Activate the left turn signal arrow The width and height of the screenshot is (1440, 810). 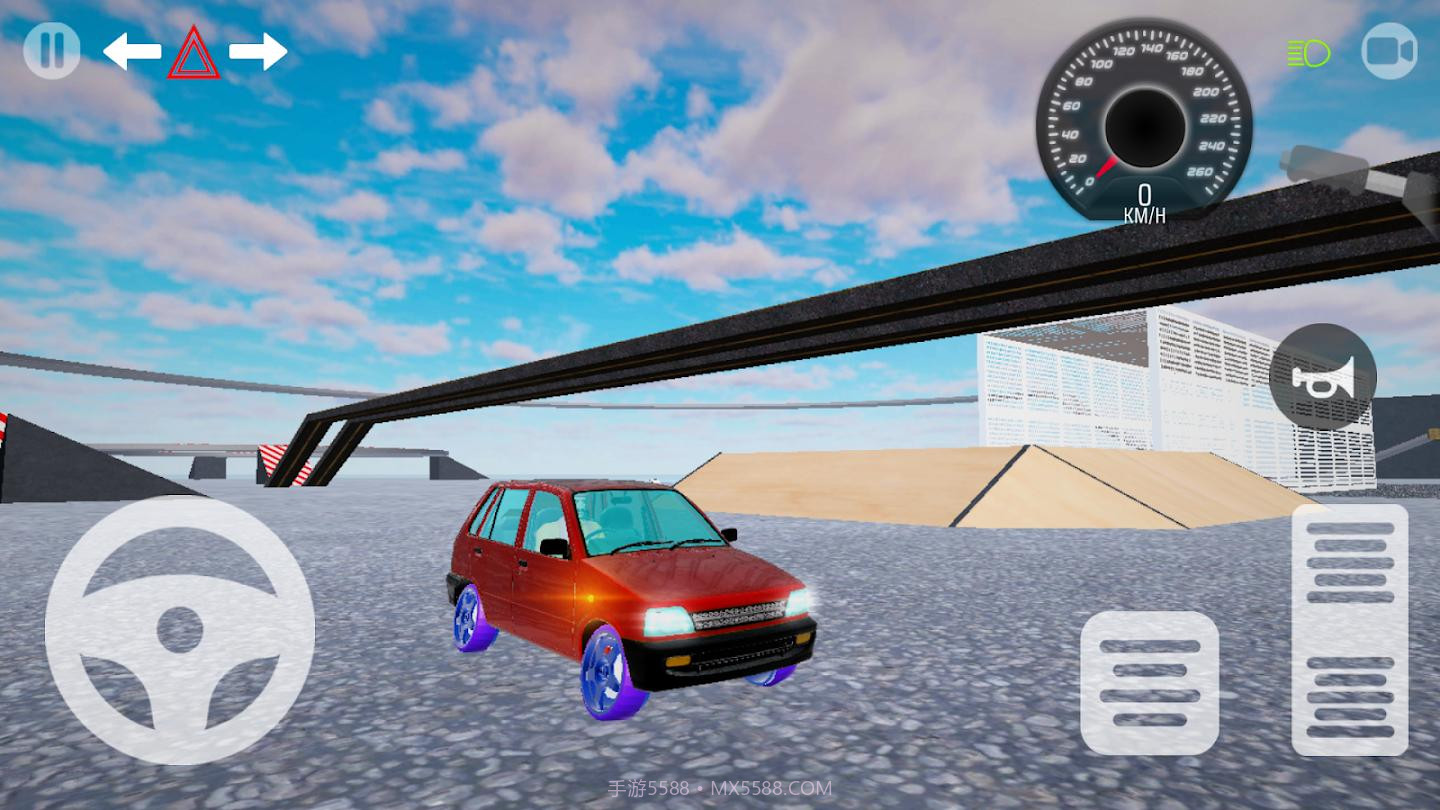coord(132,52)
